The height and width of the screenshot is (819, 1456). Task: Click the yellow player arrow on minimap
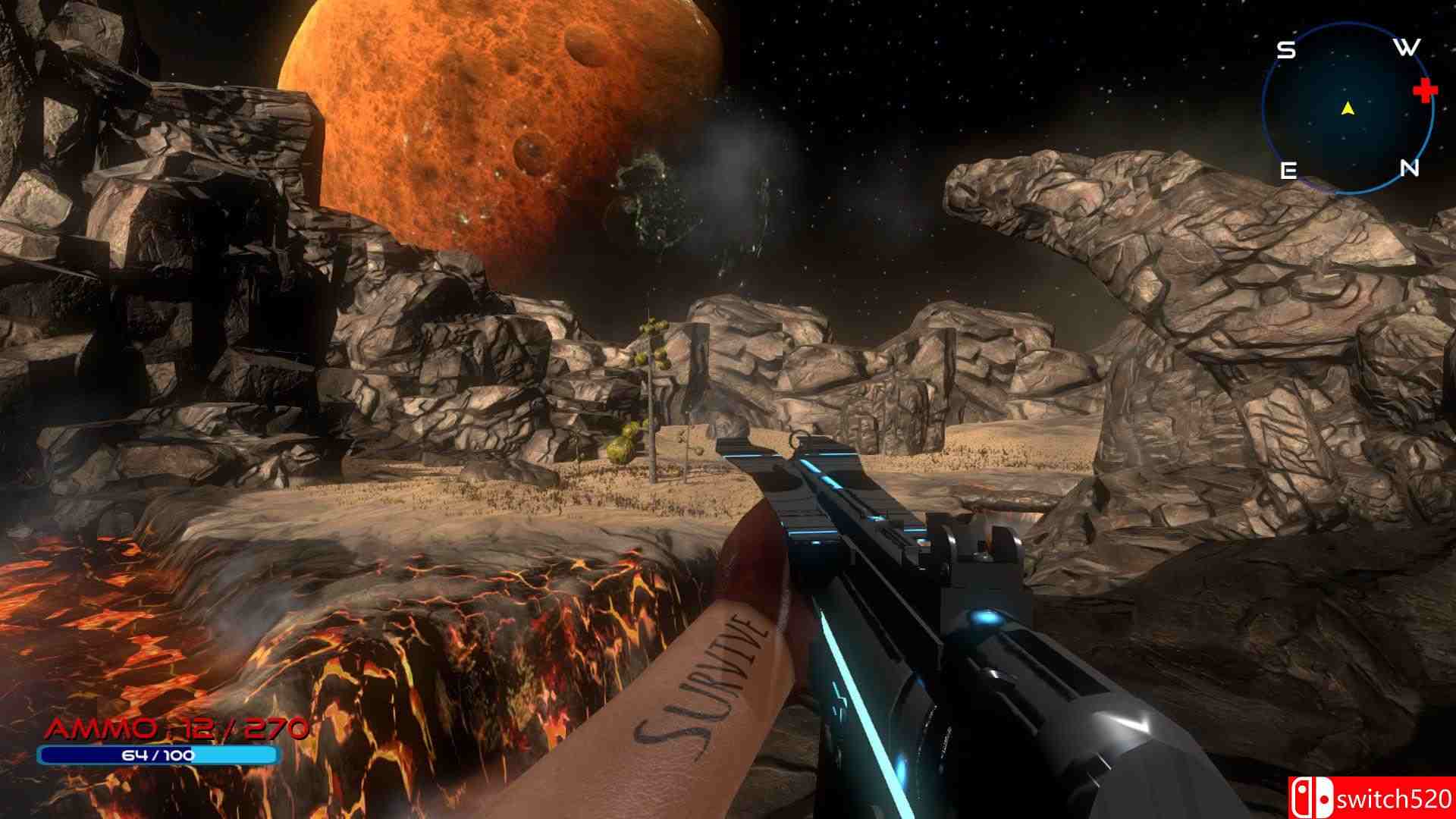1348,109
